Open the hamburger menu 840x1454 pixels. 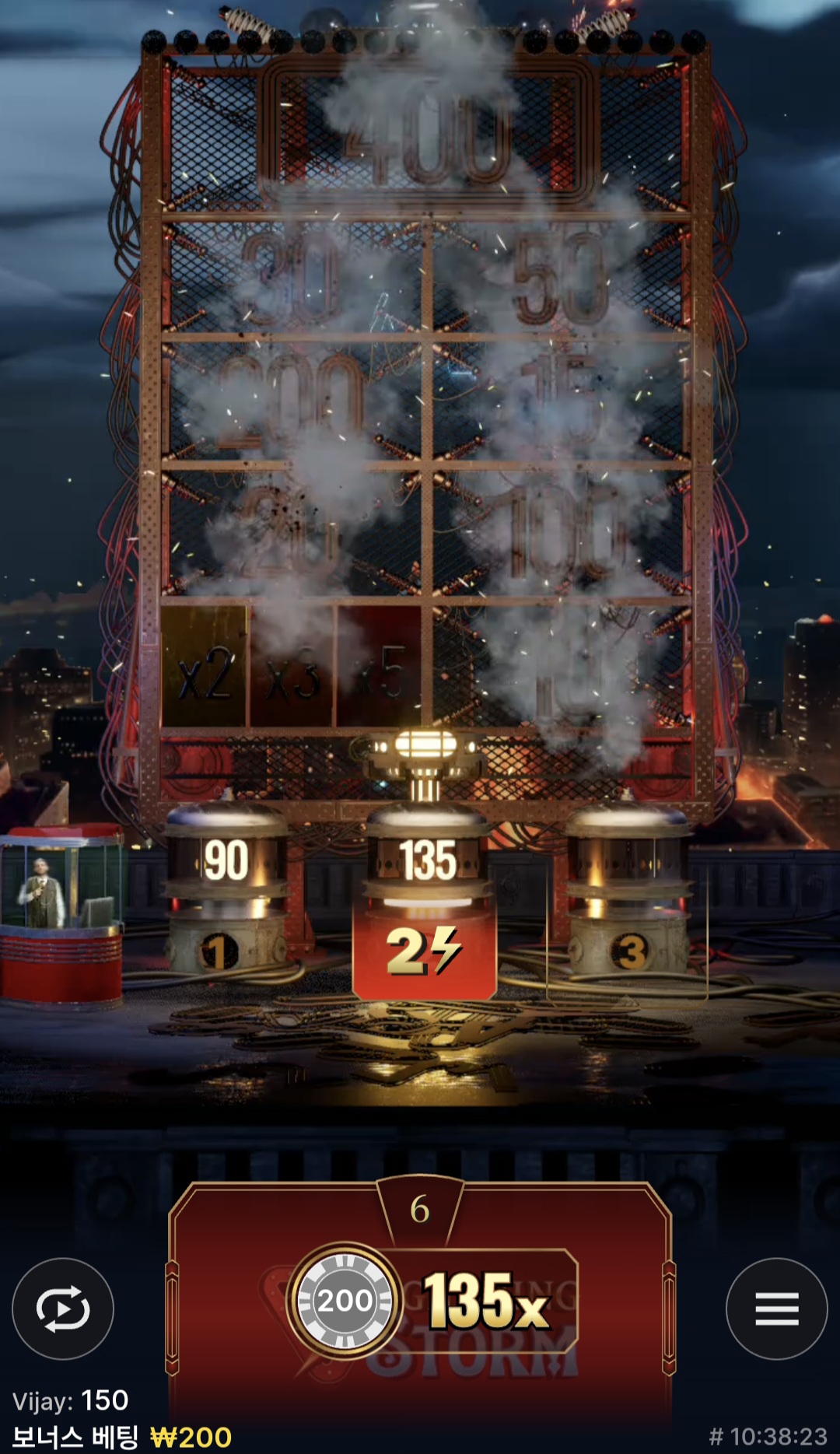pyautogui.click(x=776, y=1309)
